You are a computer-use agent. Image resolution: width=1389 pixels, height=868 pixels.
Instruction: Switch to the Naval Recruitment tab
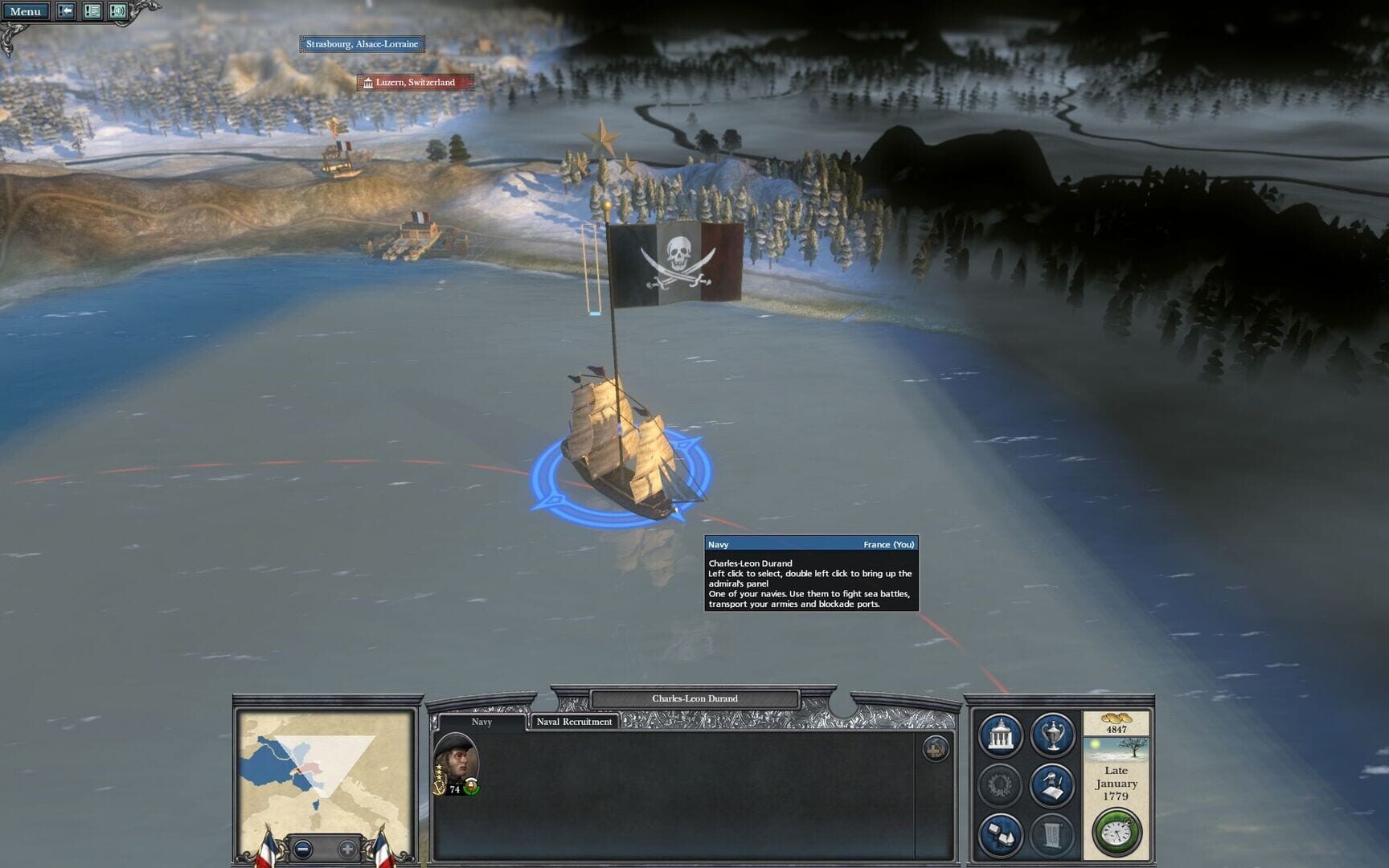coord(576,722)
